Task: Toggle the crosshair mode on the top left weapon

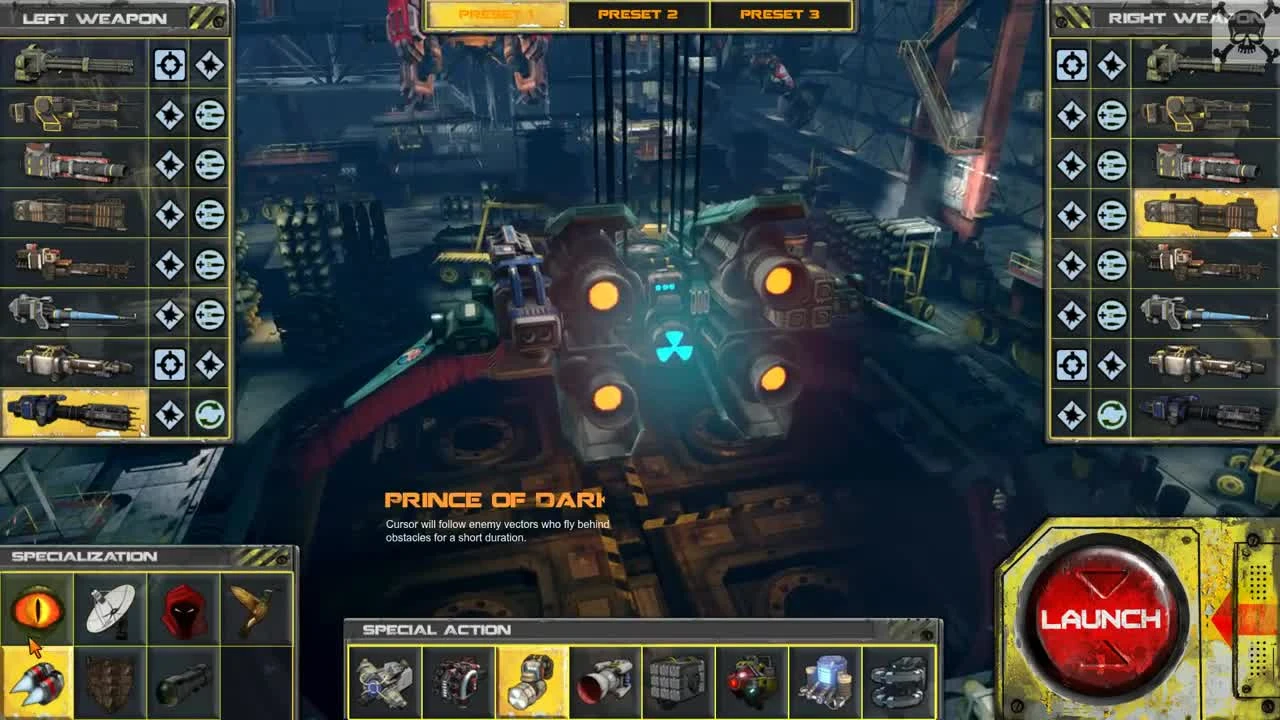Action: pyautogui.click(x=169, y=65)
